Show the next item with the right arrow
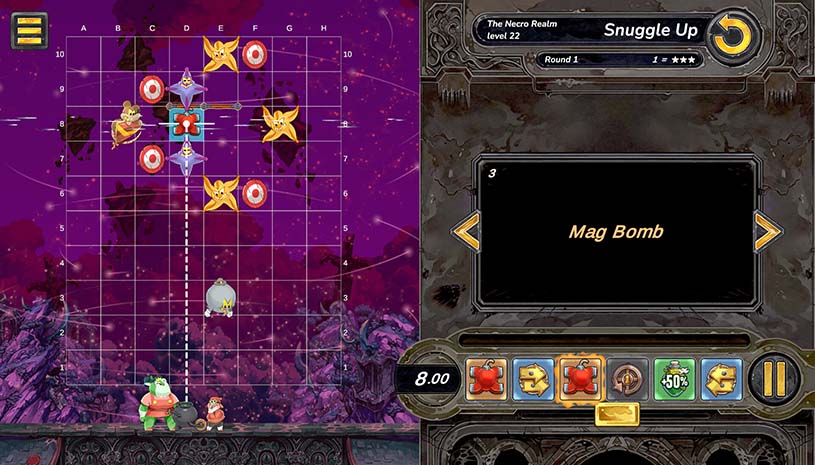 (768, 232)
